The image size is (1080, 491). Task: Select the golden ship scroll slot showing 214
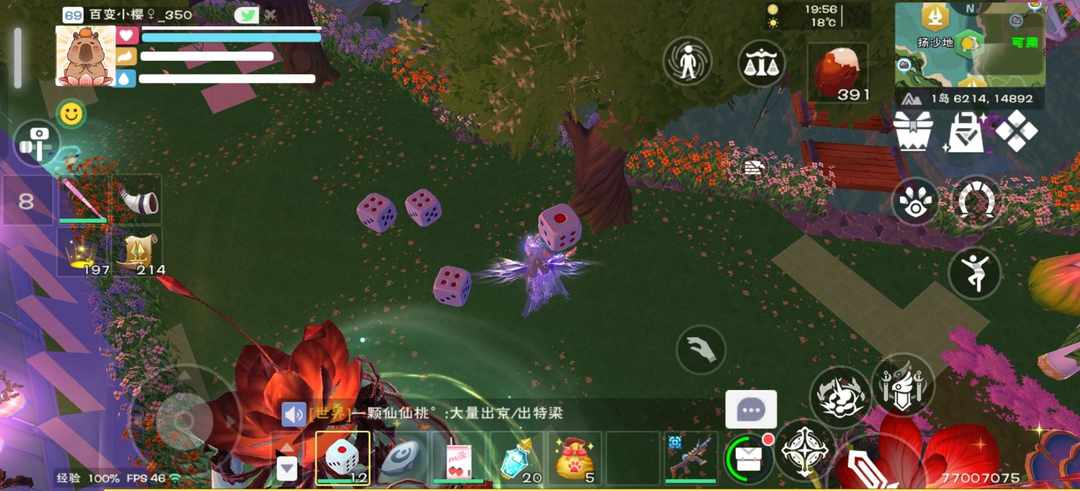point(138,250)
